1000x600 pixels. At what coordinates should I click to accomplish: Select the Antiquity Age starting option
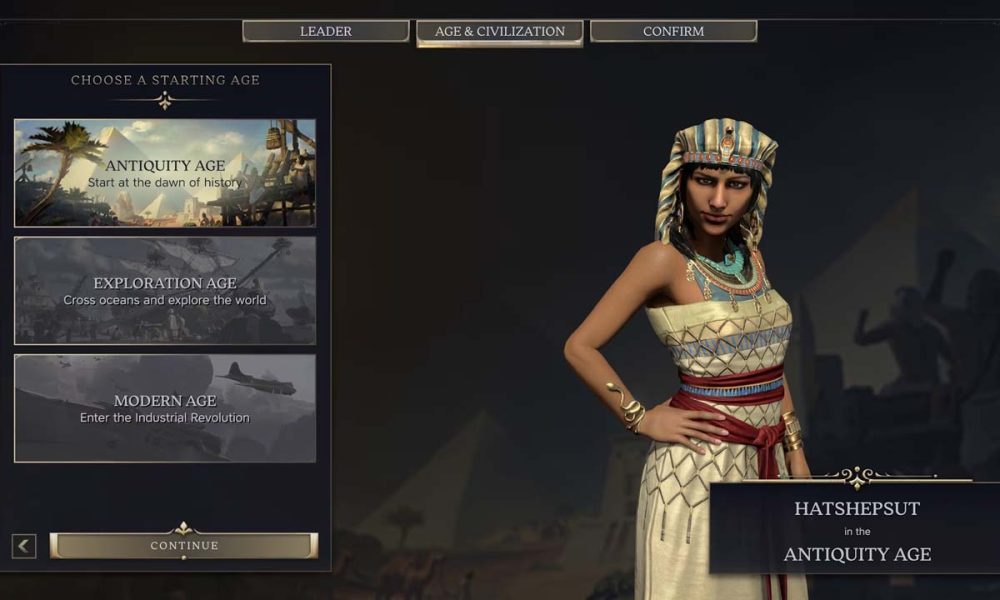coord(165,173)
